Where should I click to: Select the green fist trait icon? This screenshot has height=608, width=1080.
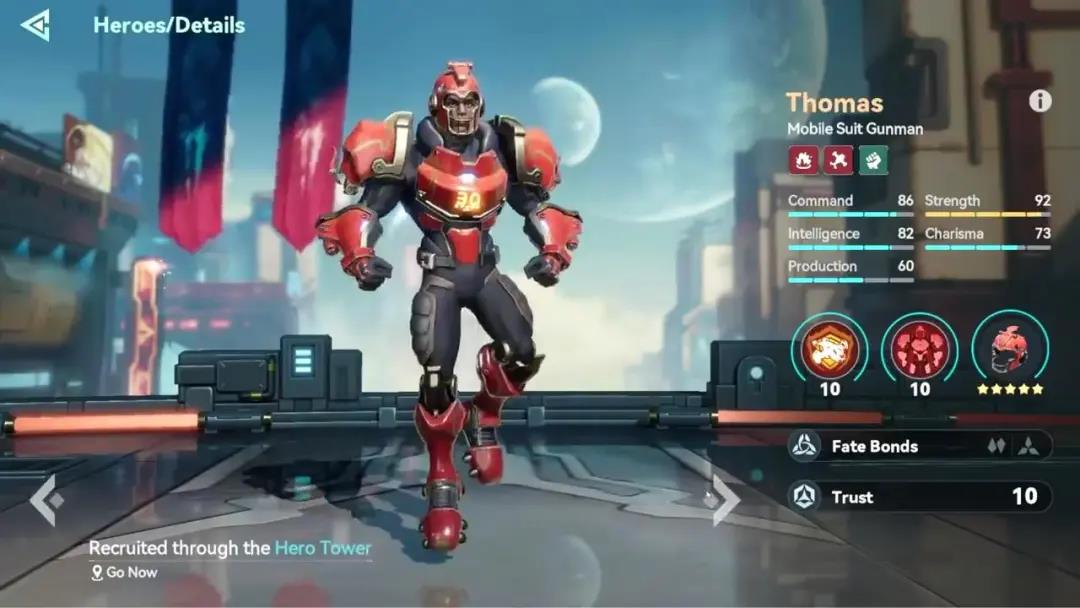[873, 160]
